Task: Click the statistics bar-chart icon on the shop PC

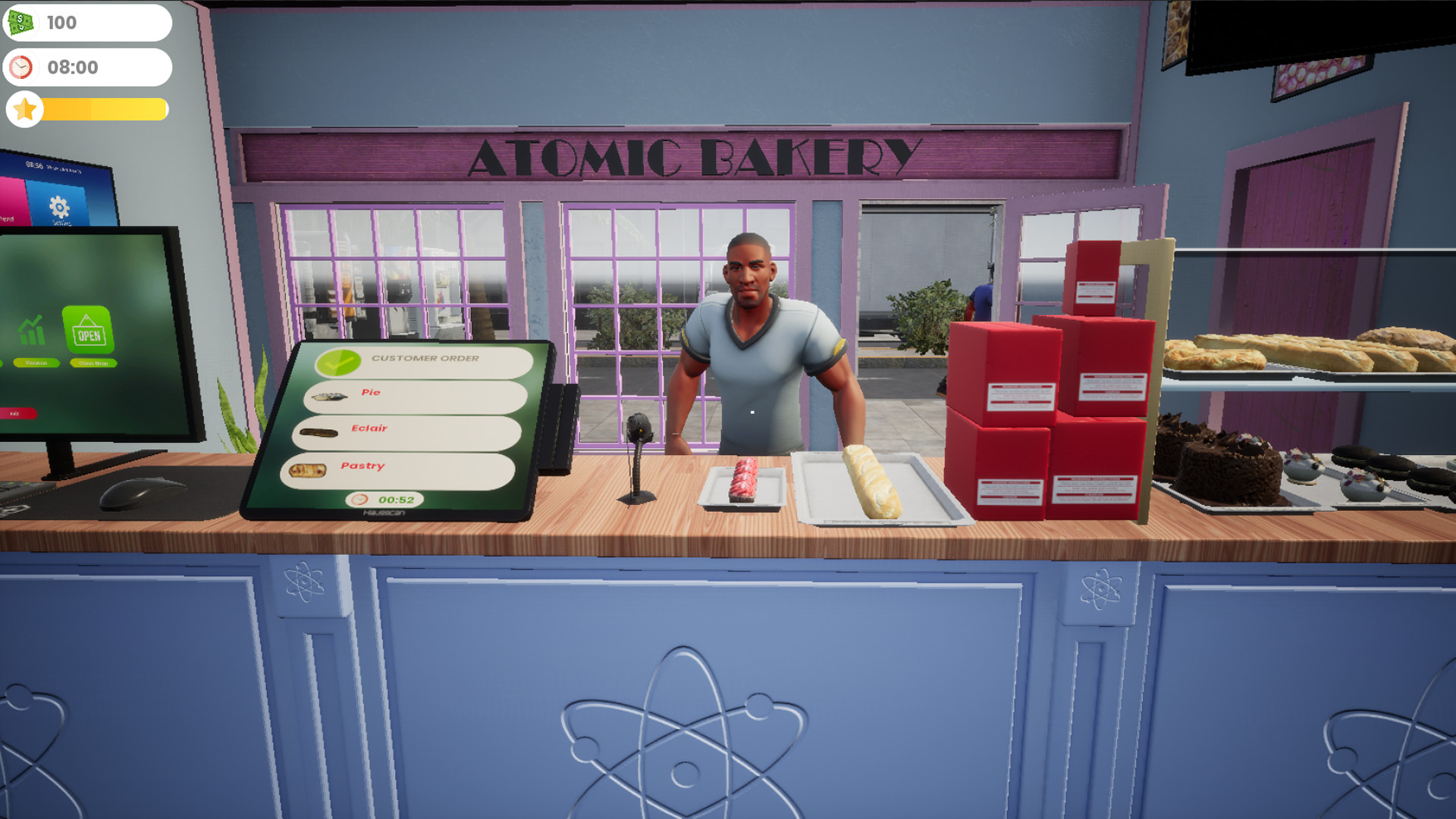Action: click(x=31, y=330)
